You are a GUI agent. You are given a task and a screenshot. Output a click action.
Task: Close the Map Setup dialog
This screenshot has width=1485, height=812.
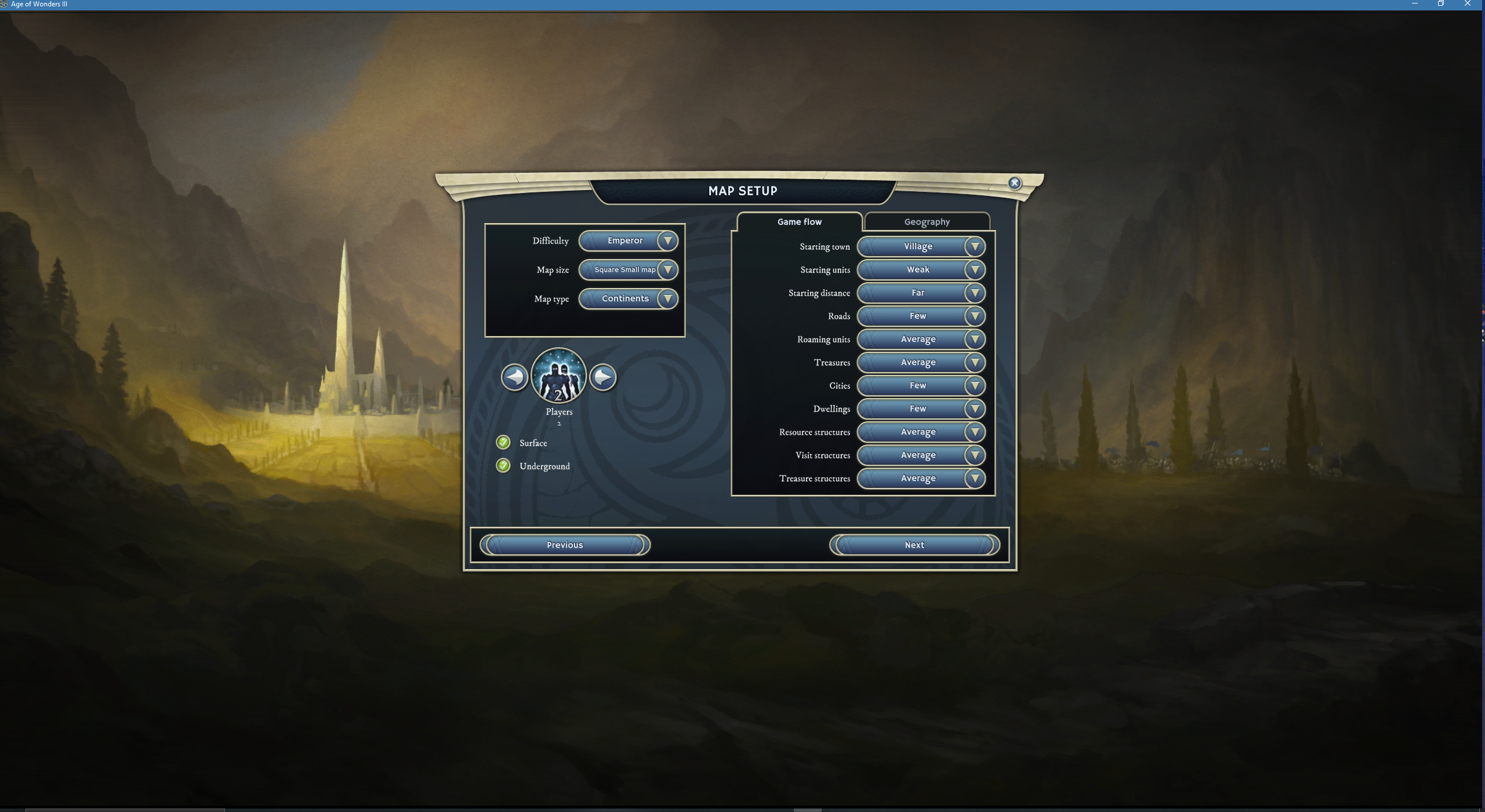click(1014, 183)
